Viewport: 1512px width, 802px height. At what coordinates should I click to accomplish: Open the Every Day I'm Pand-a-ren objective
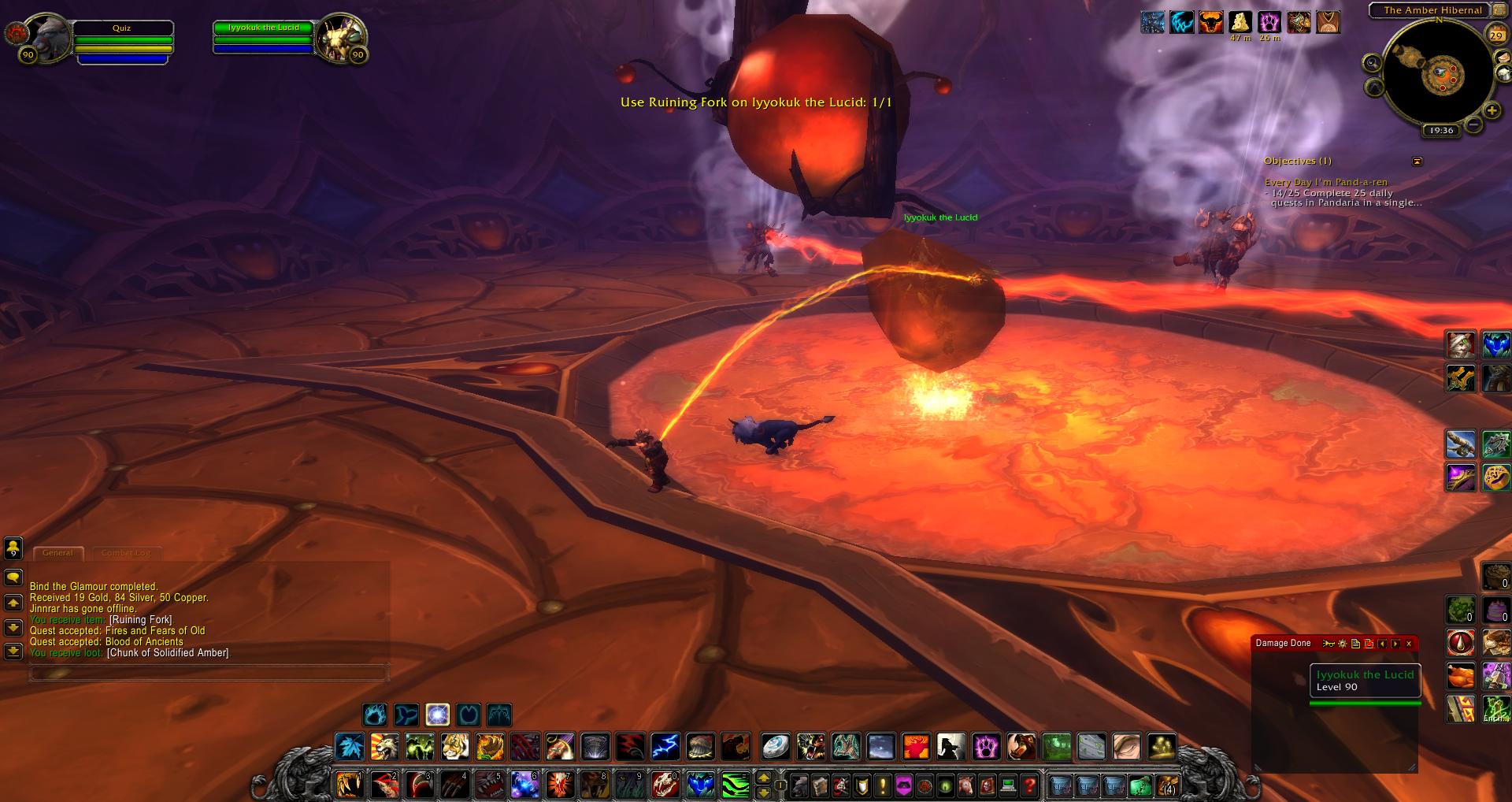tap(1326, 182)
